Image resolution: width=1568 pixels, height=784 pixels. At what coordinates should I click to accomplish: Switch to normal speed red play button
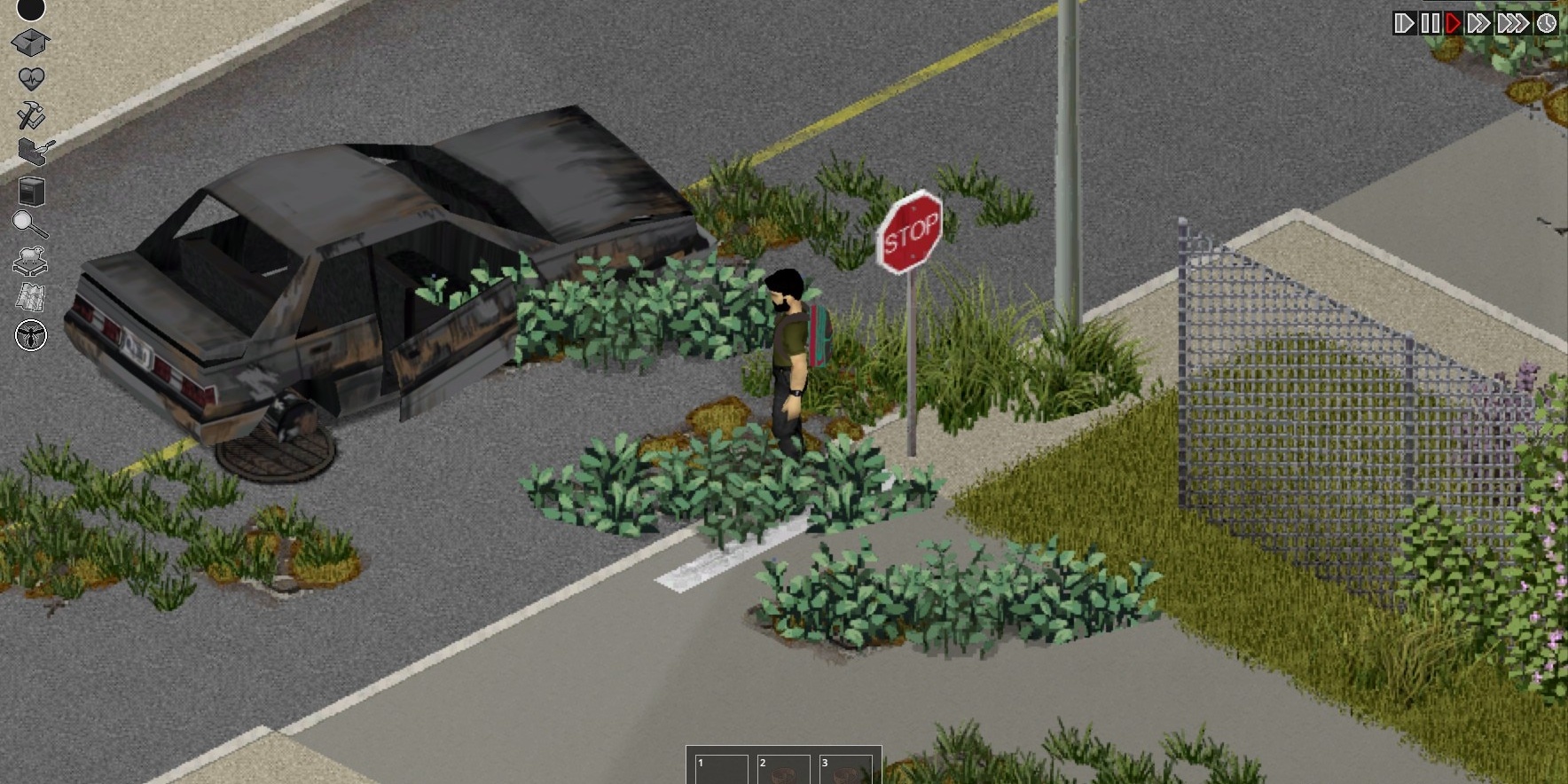coord(1454,23)
